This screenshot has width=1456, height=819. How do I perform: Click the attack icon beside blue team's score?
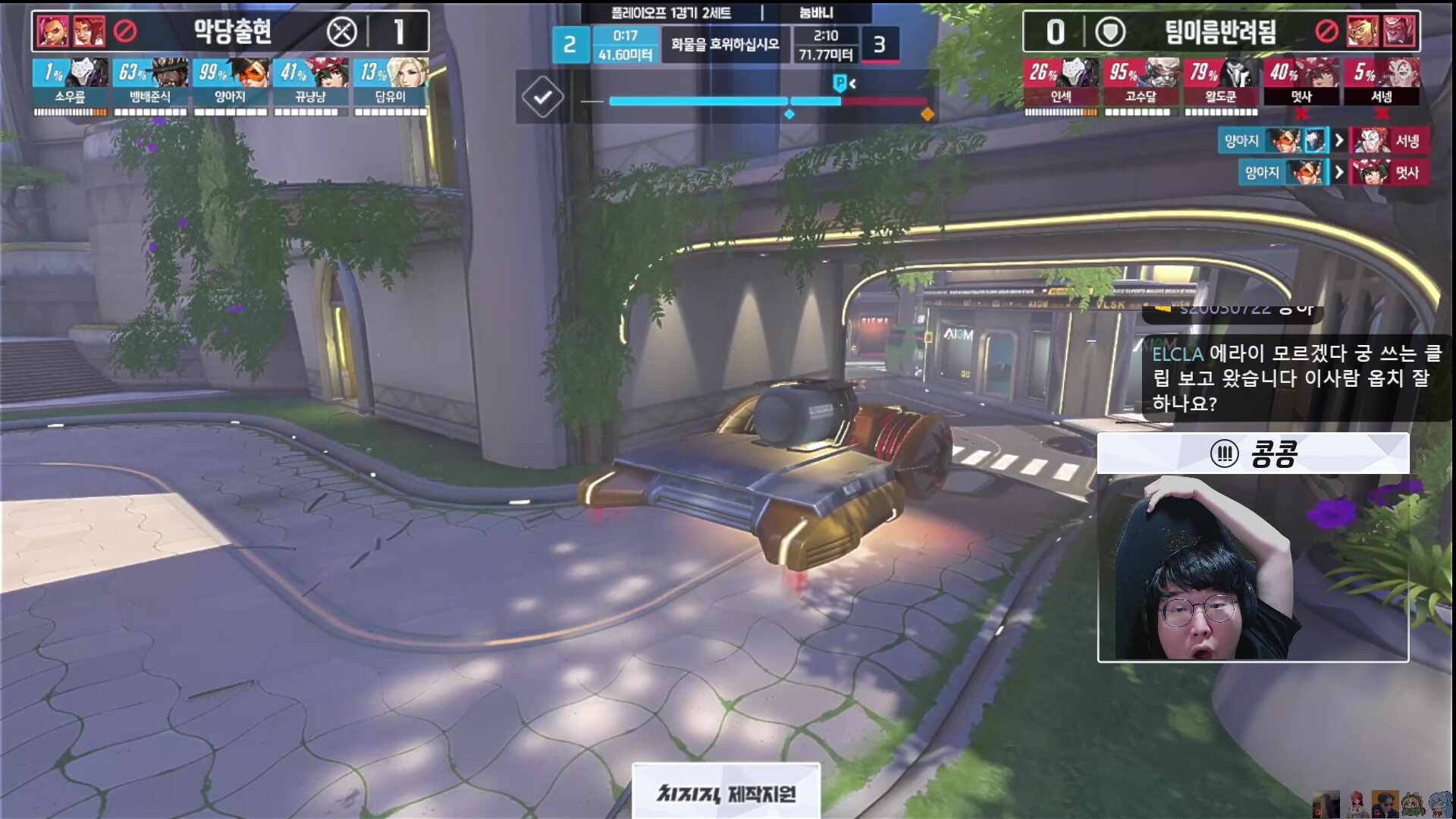pyautogui.click(x=342, y=32)
